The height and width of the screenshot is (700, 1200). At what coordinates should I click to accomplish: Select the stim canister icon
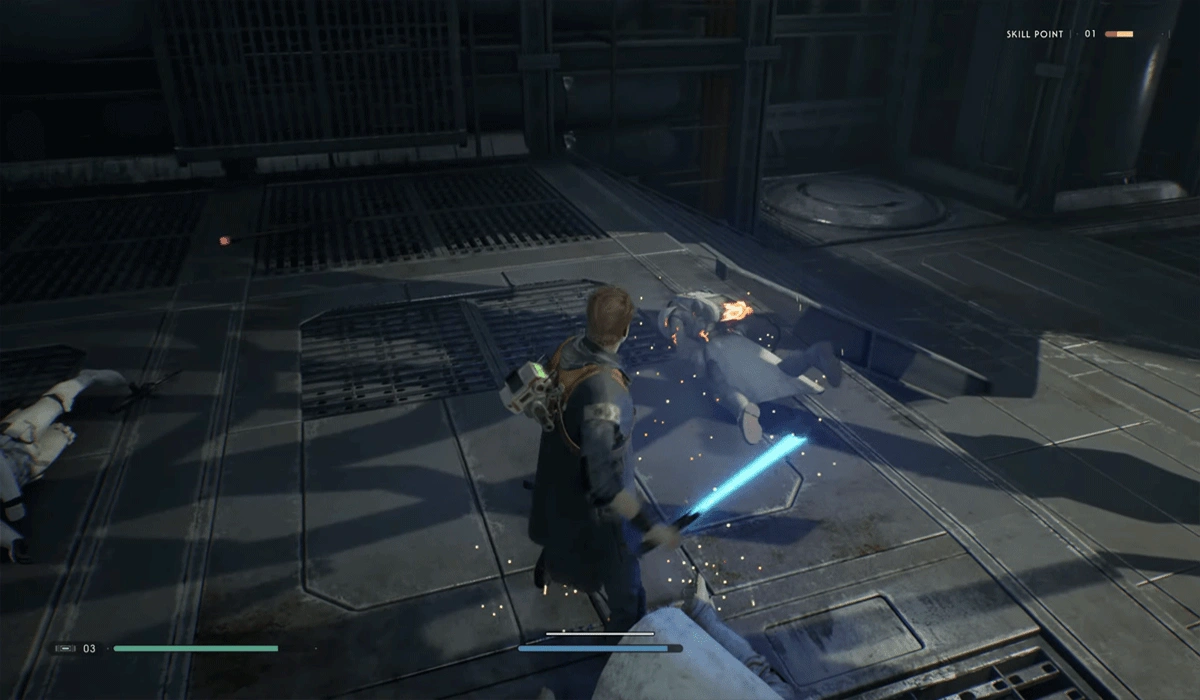64,649
